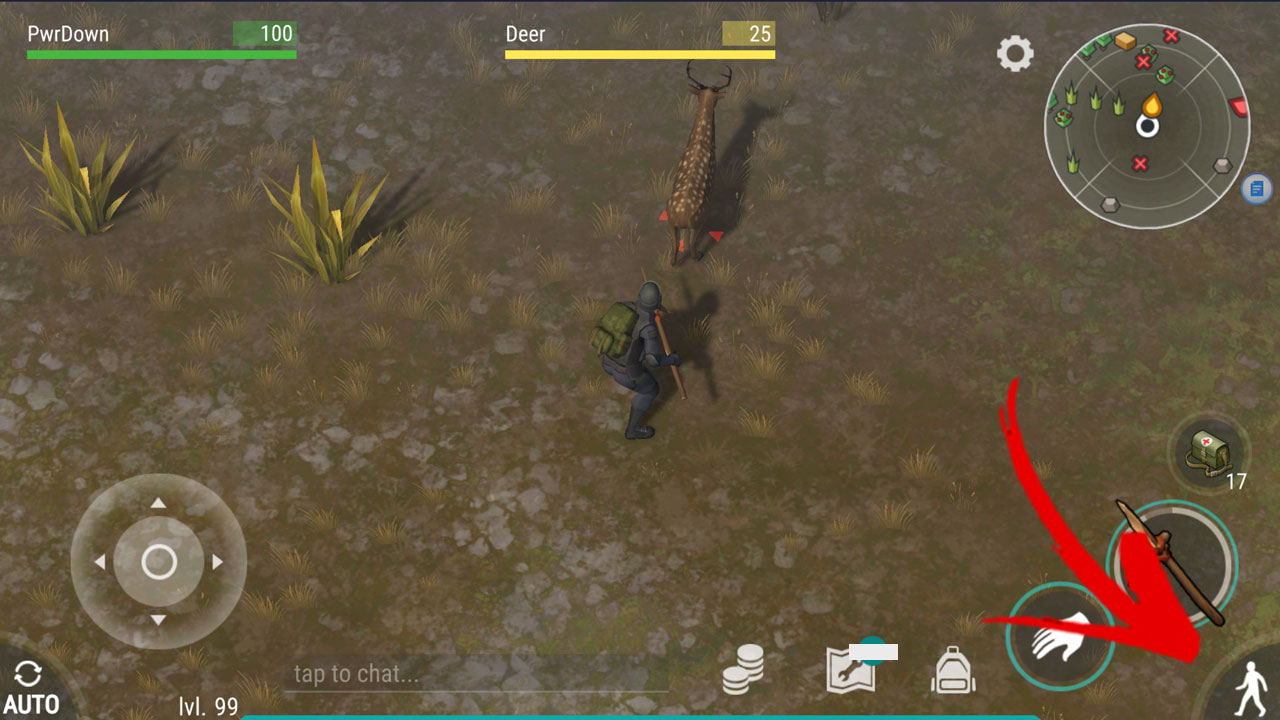This screenshot has width=1280, height=720.
Task: Select the Deer health bar label
Action: click(525, 34)
